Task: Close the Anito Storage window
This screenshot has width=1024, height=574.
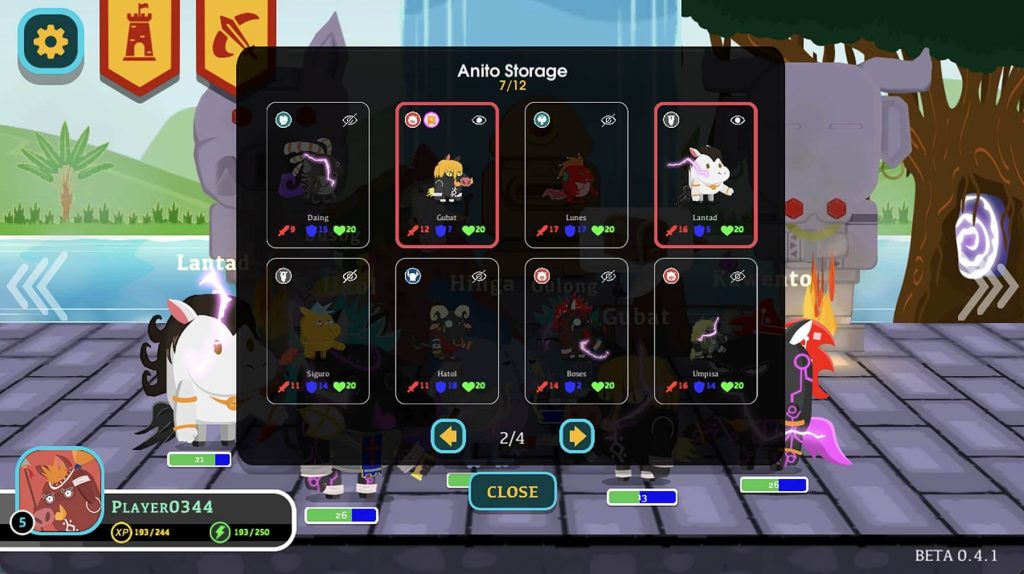Action: tap(512, 491)
